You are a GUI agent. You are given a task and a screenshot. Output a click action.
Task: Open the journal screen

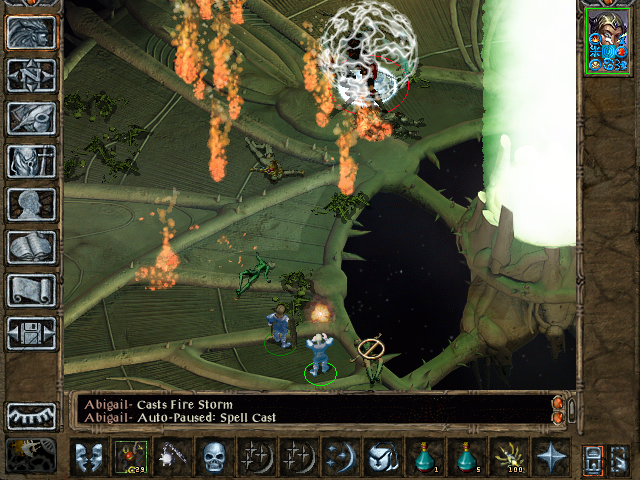click(x=31, y=118)
